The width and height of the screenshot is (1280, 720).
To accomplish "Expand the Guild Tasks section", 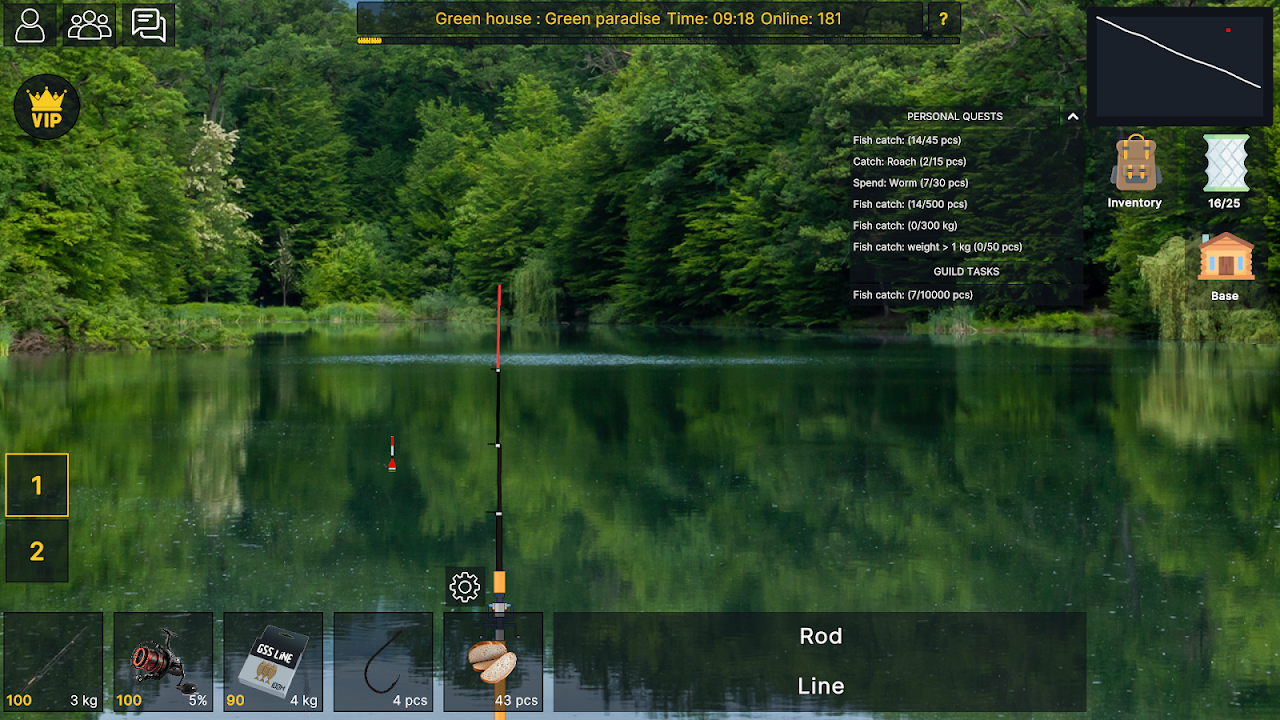I will tap(966, 271).
